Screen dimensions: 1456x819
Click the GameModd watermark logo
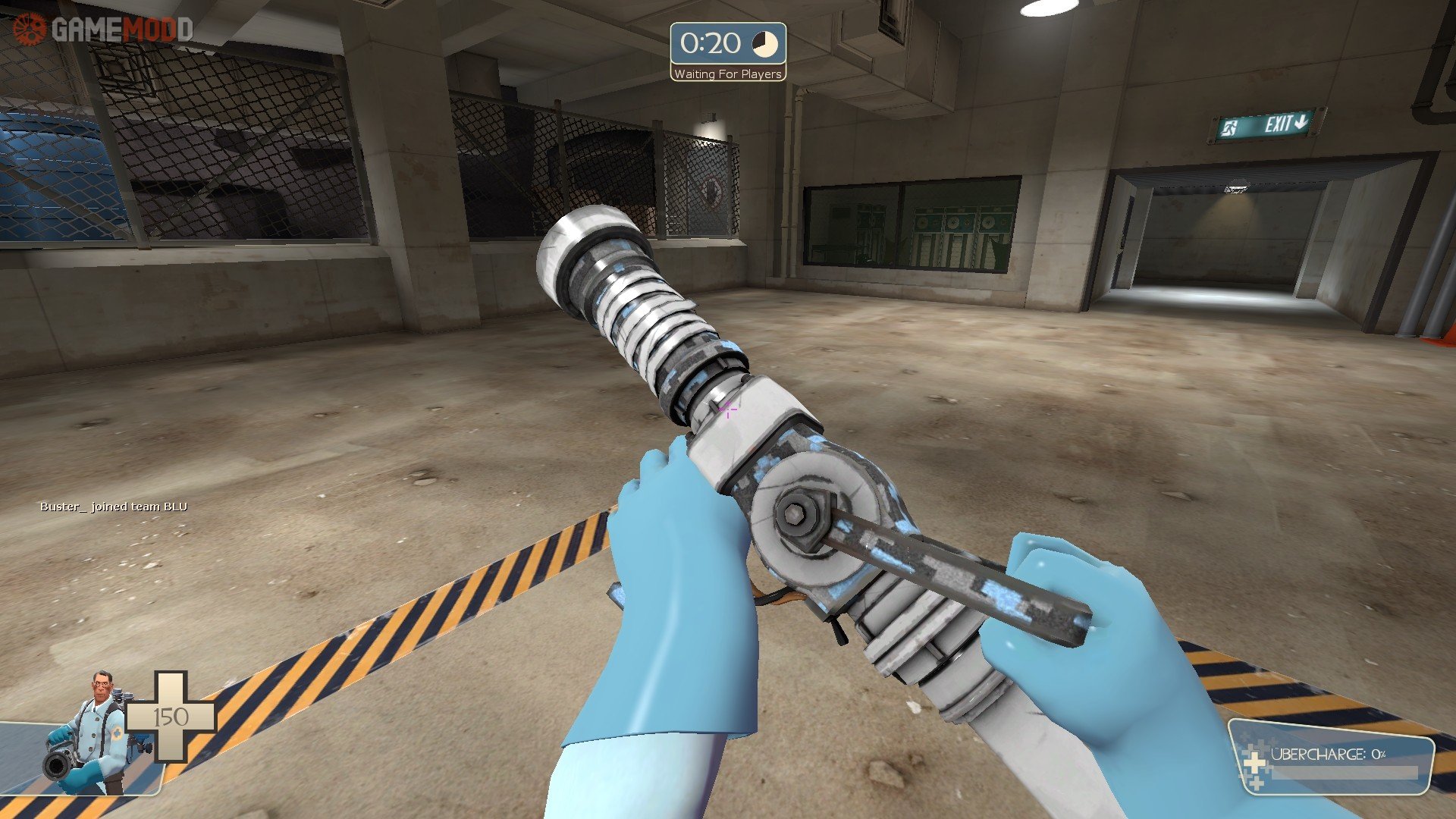pos(103,30)
